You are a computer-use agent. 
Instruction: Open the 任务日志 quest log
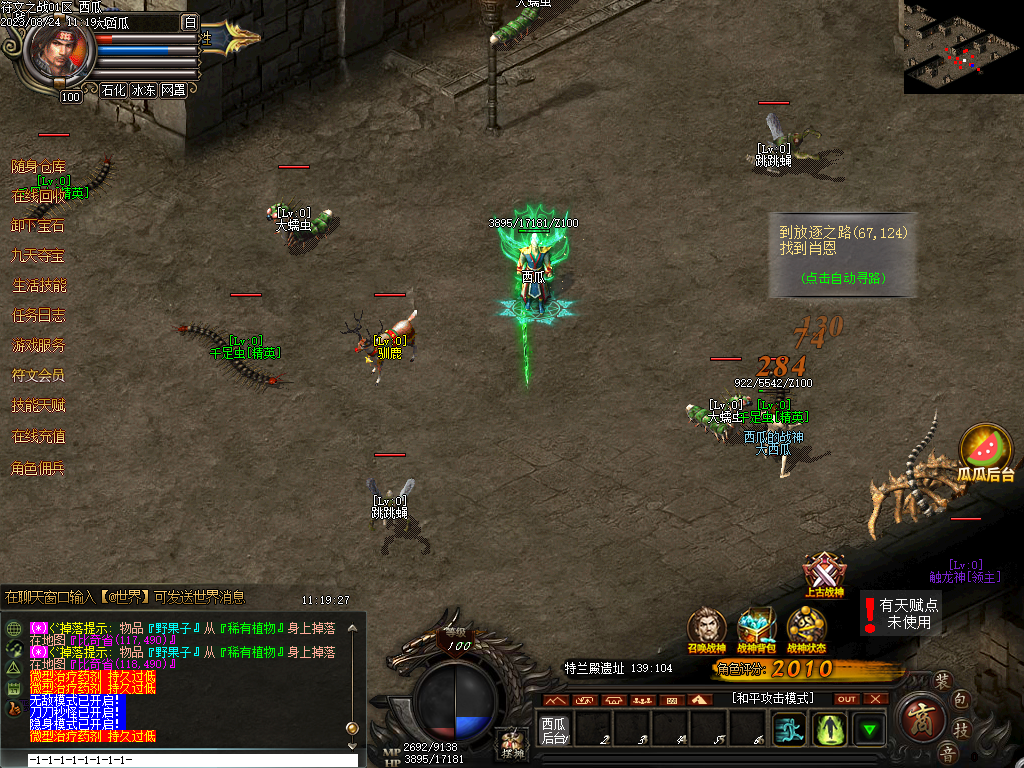tap(38, 316)
